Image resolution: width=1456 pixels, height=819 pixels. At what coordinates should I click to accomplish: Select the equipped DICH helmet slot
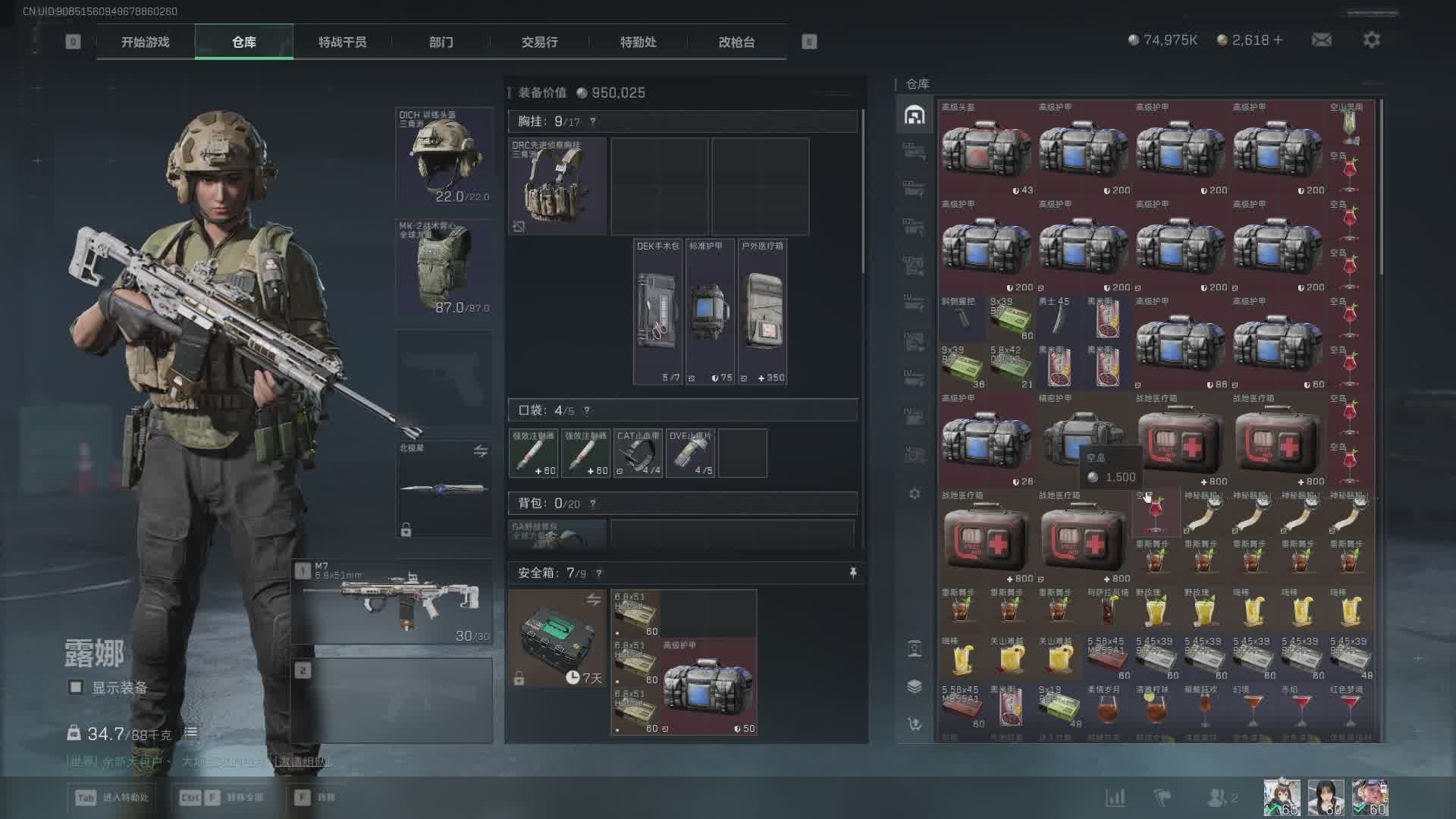444,156
